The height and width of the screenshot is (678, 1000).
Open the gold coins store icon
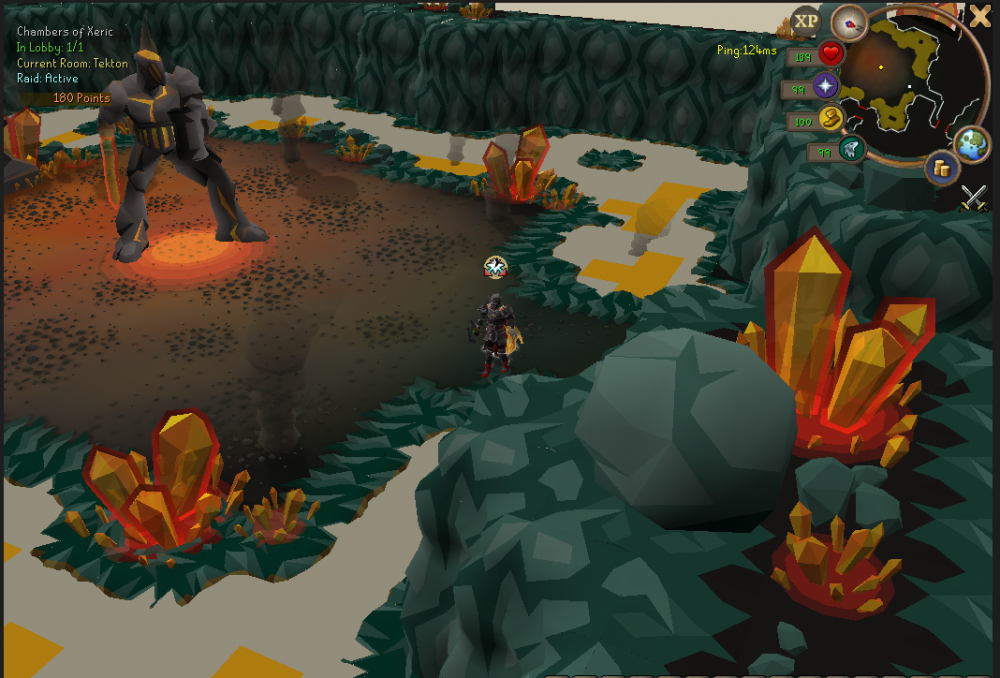(941, 168)
